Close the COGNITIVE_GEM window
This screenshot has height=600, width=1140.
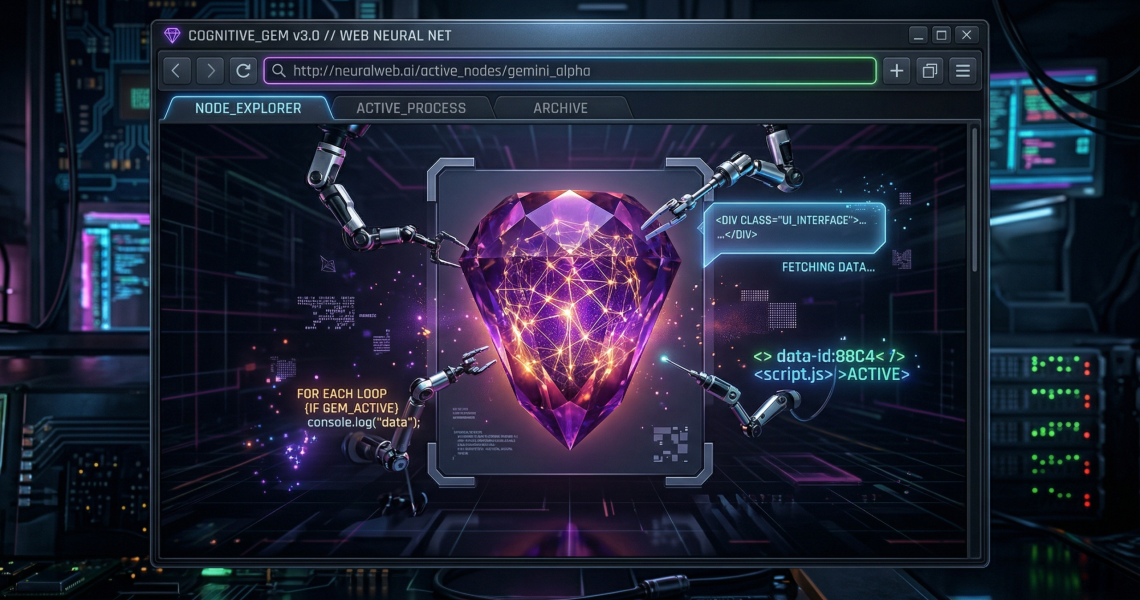pos(966,35)
